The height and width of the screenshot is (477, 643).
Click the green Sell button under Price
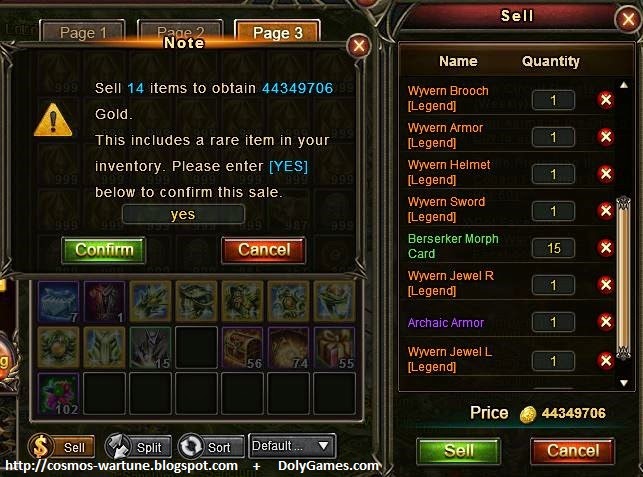[x=458, y=450]
